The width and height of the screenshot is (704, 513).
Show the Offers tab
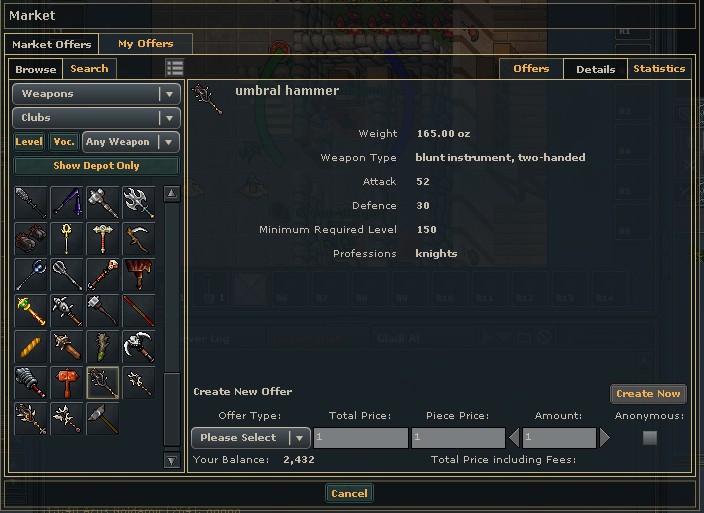tap(531, 69)
